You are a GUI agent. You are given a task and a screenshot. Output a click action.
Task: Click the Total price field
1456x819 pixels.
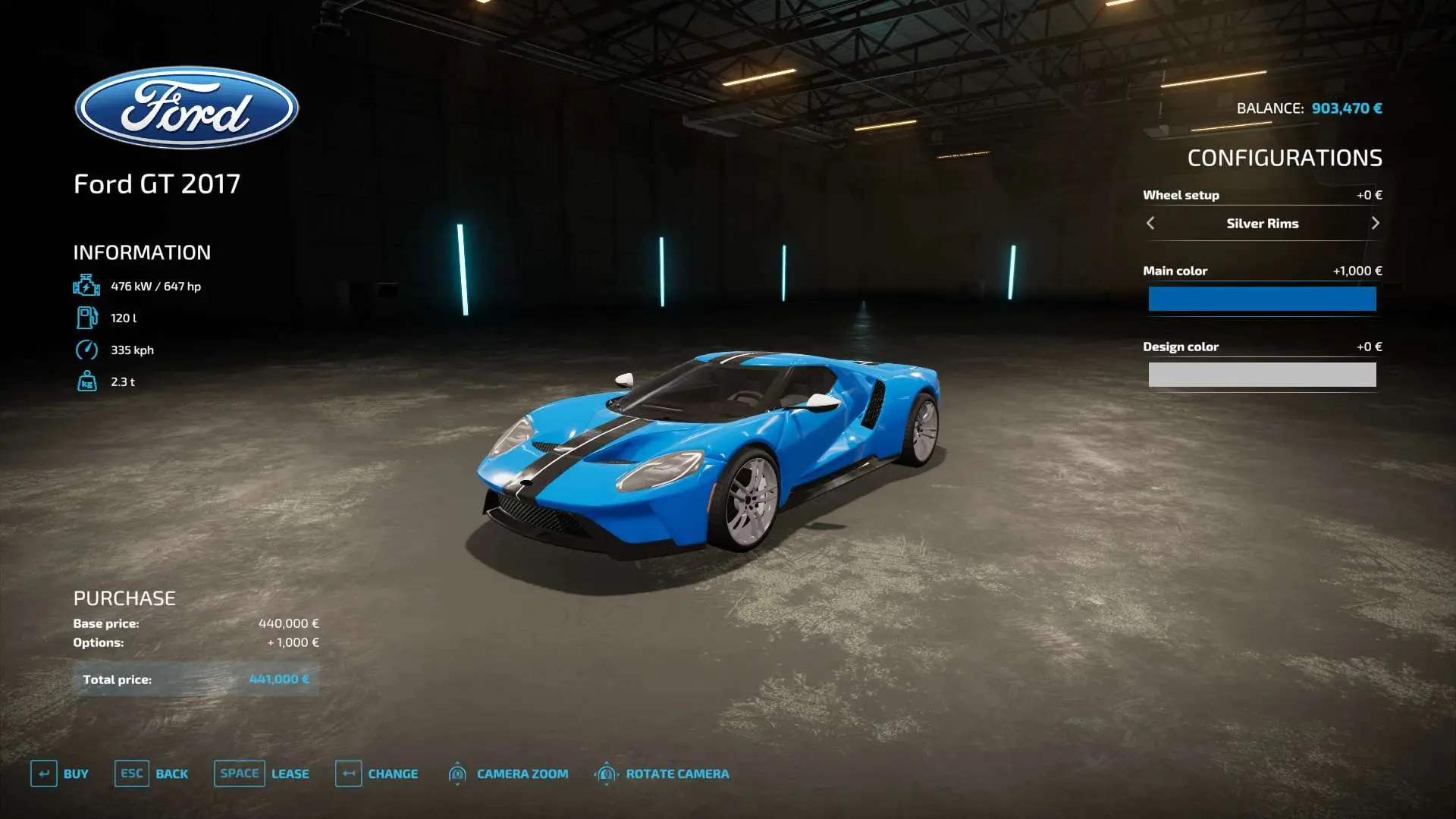(x=197, y=679)
